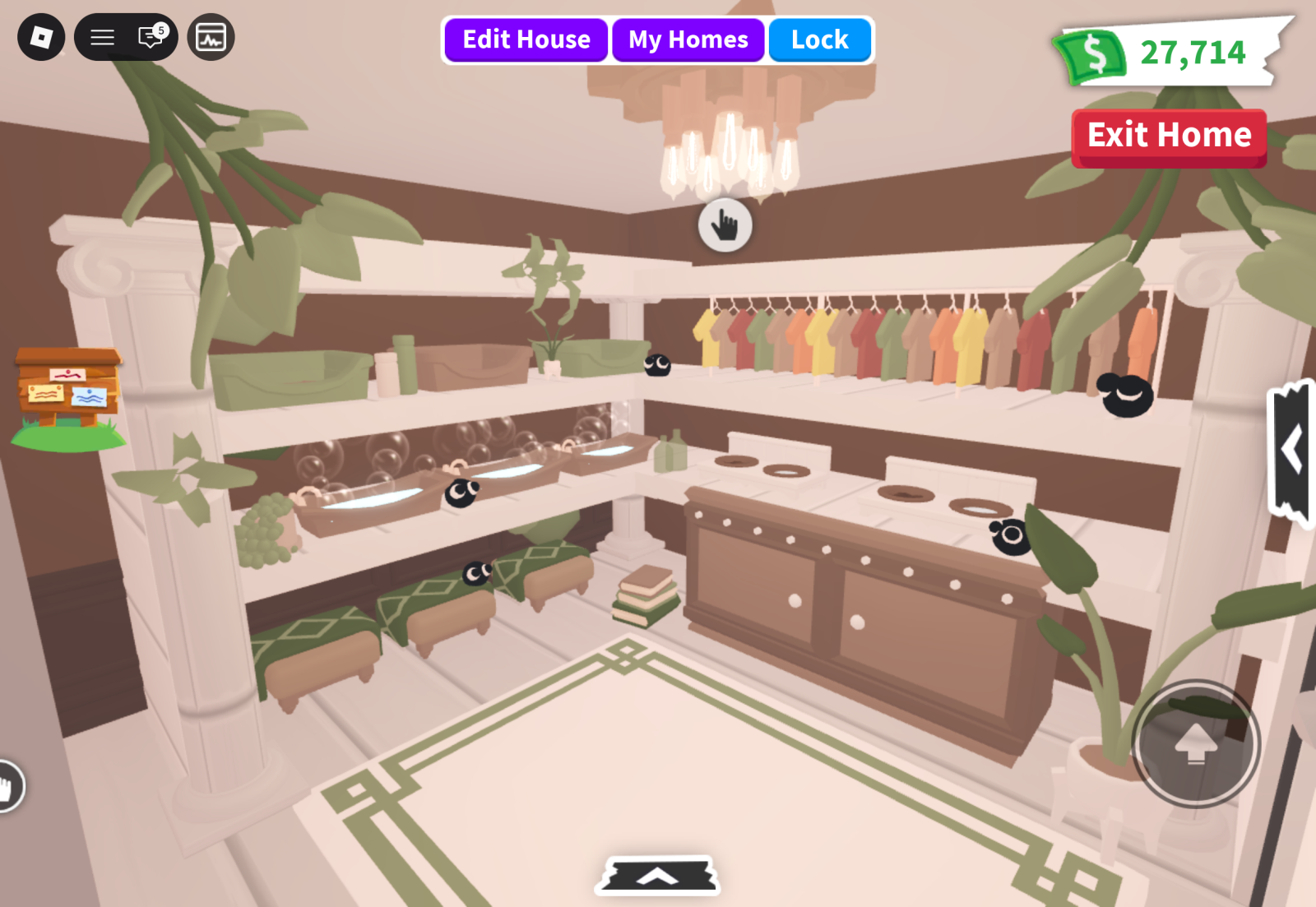Tap the hand interaction prompt under chandelier
This screenshot has height=907, width=1316.
click(725, 224)
